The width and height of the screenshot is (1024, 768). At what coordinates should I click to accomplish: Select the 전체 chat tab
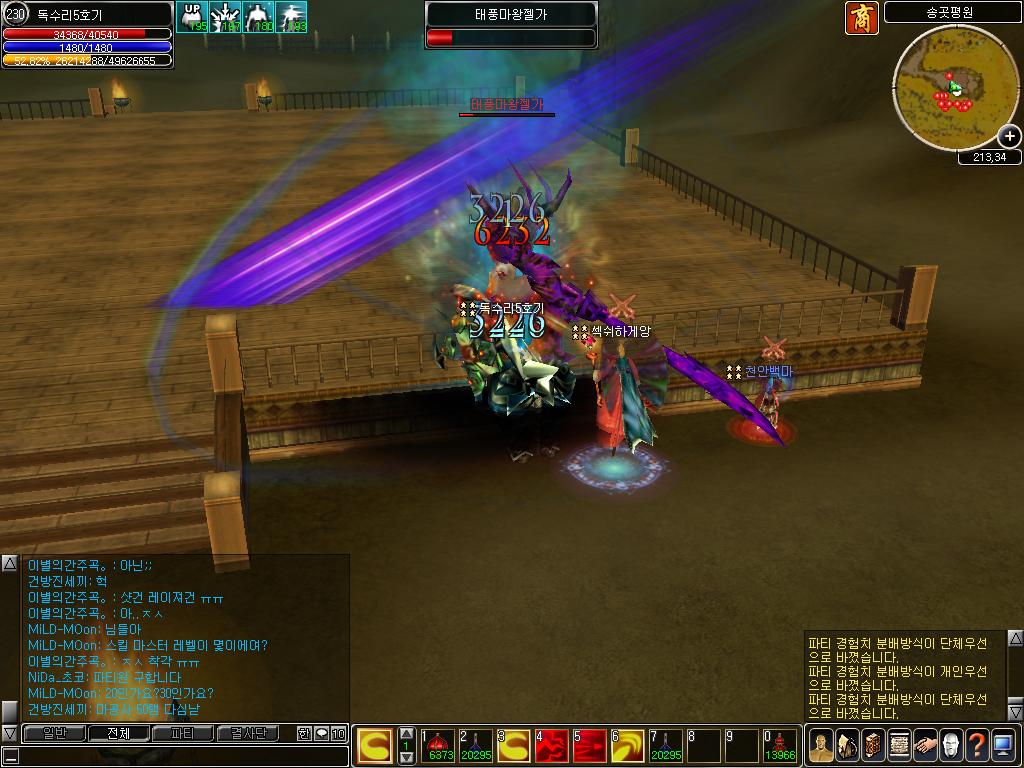point(118,734)
